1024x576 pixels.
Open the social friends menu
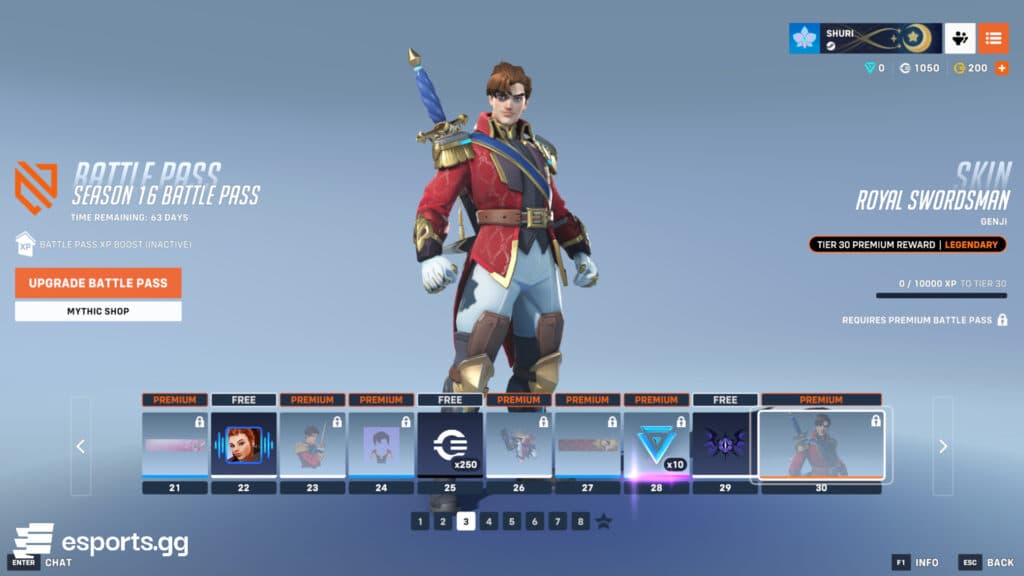960,38
